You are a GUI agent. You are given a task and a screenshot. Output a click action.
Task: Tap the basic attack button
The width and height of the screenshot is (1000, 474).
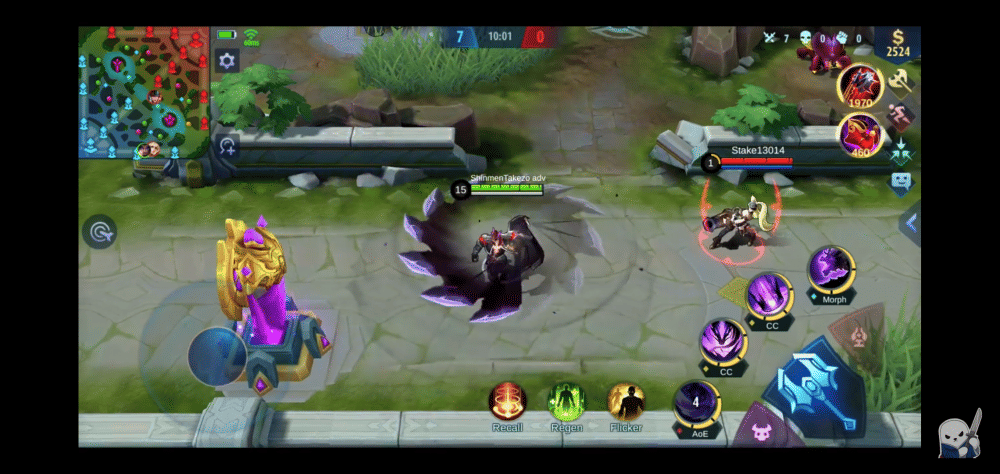(x=812, y=389)
